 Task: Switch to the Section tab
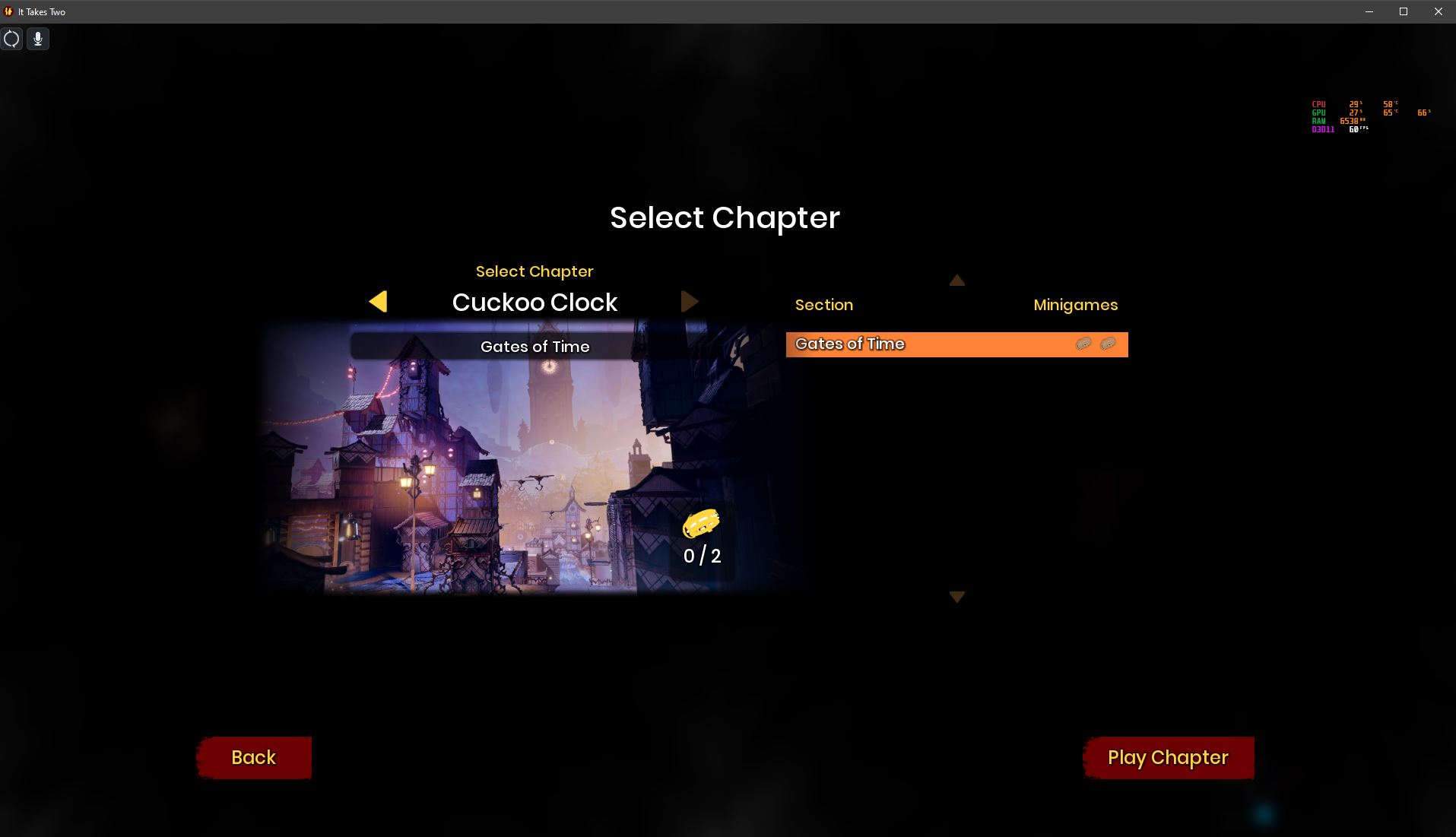pos(823,304)
